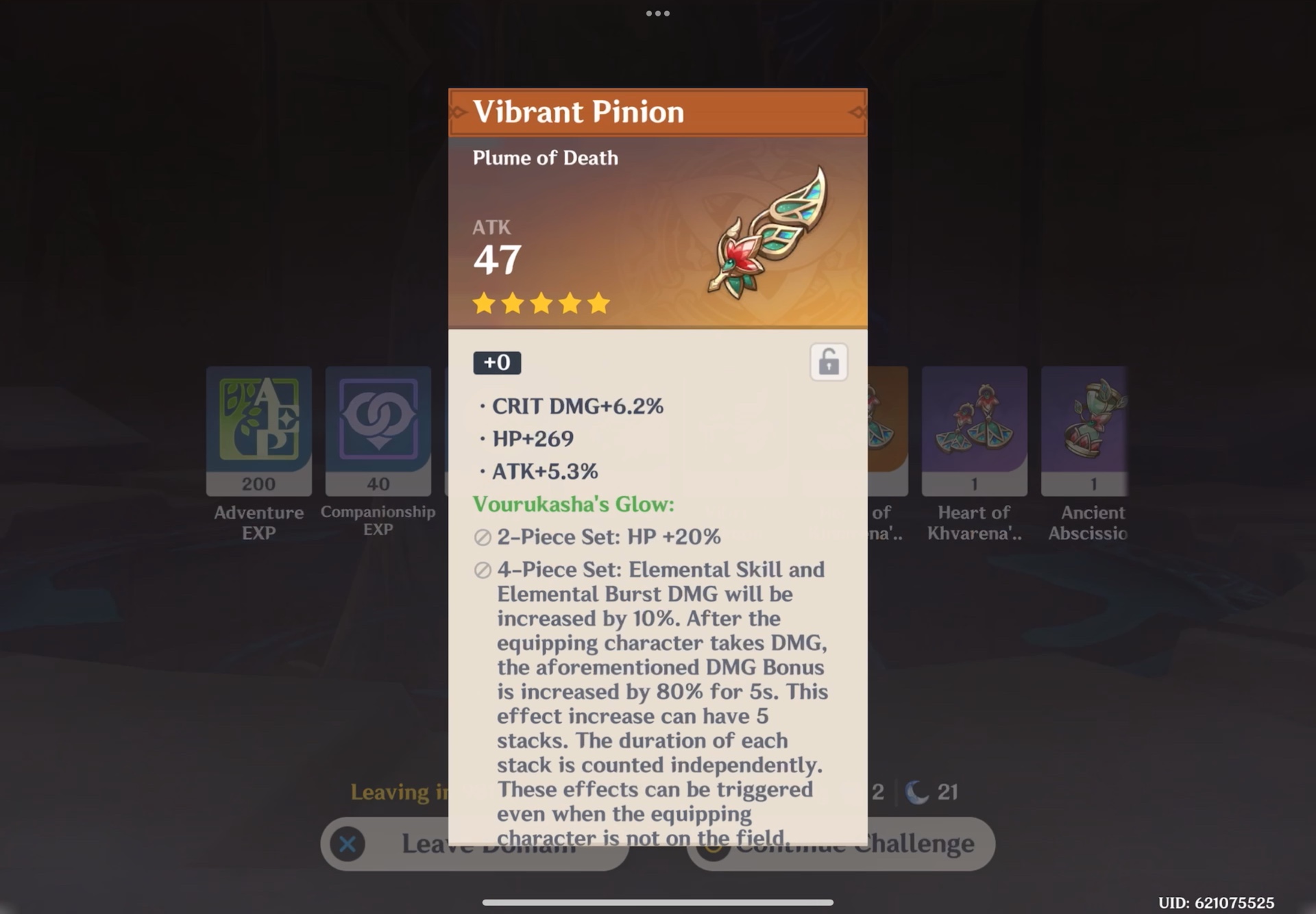Select the Companionship EXP reward icon
The height and width of the screenshot is (914, 1316).
click(378, 430)
